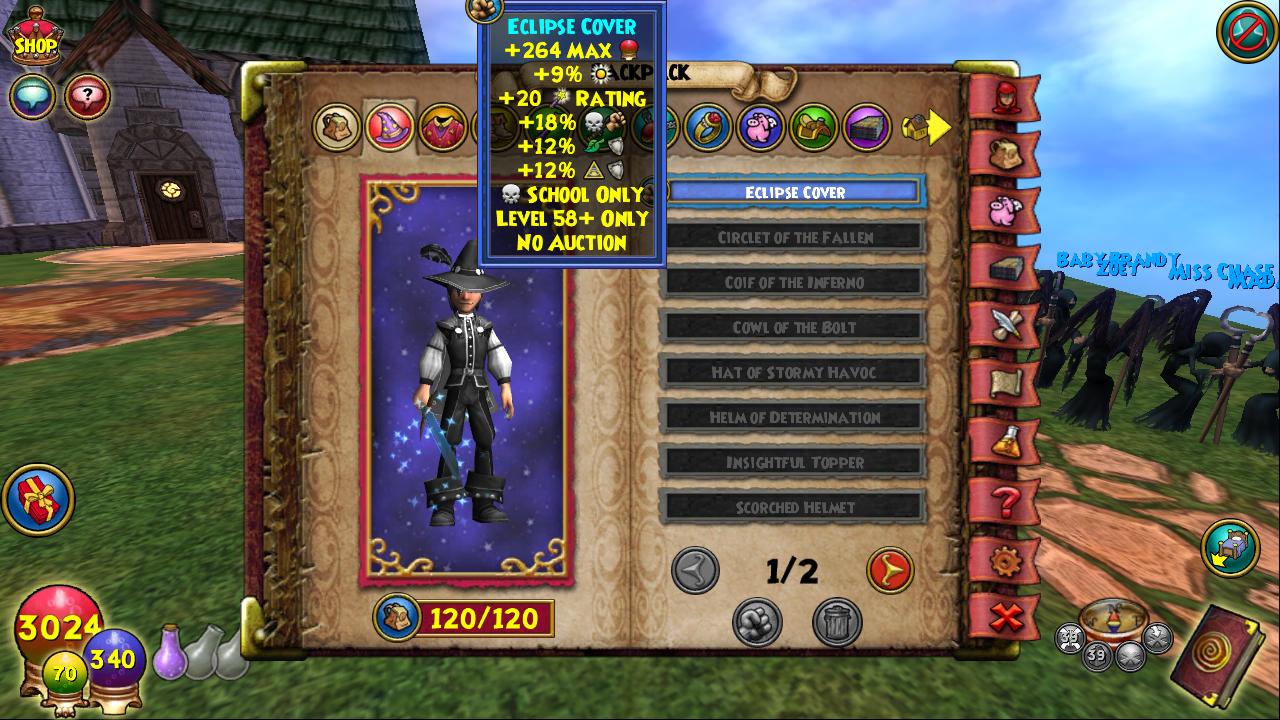
Task: Open the help question mark bubble
Action: point(87,97)
